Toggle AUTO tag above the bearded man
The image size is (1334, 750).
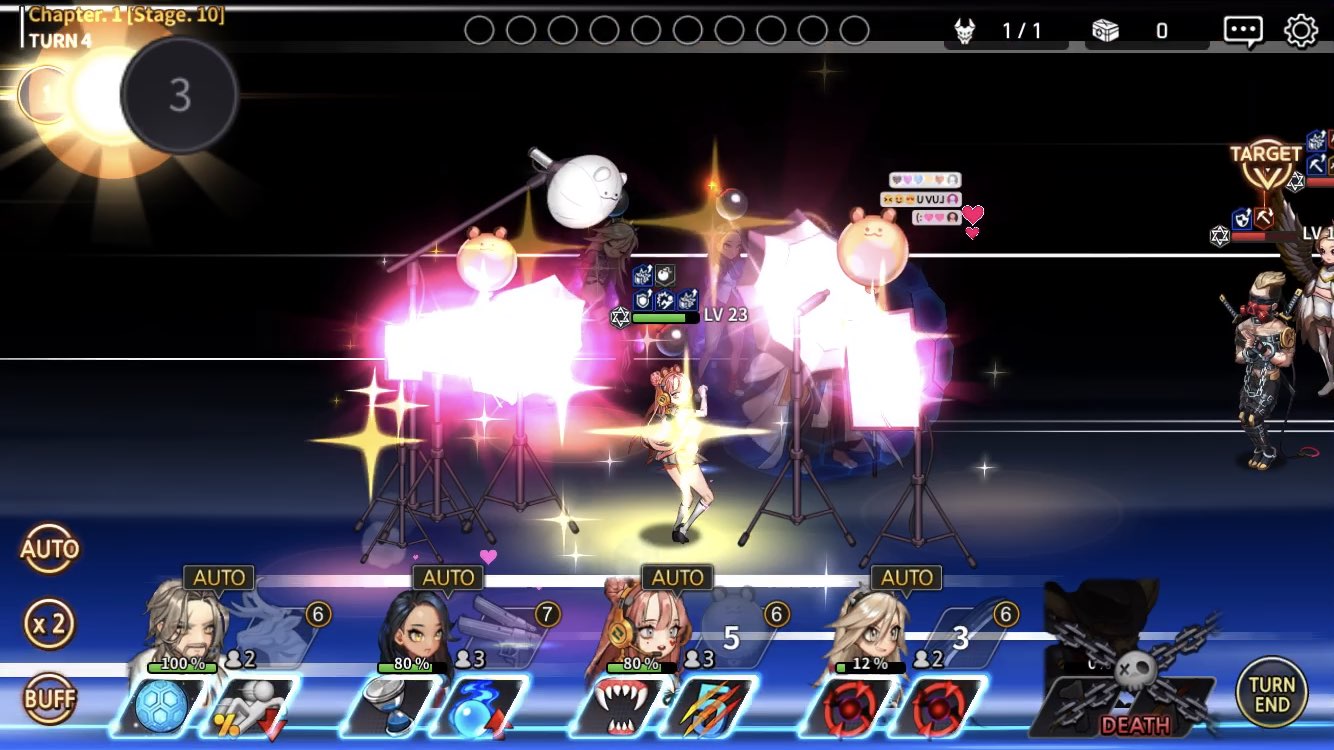(219, 578)
